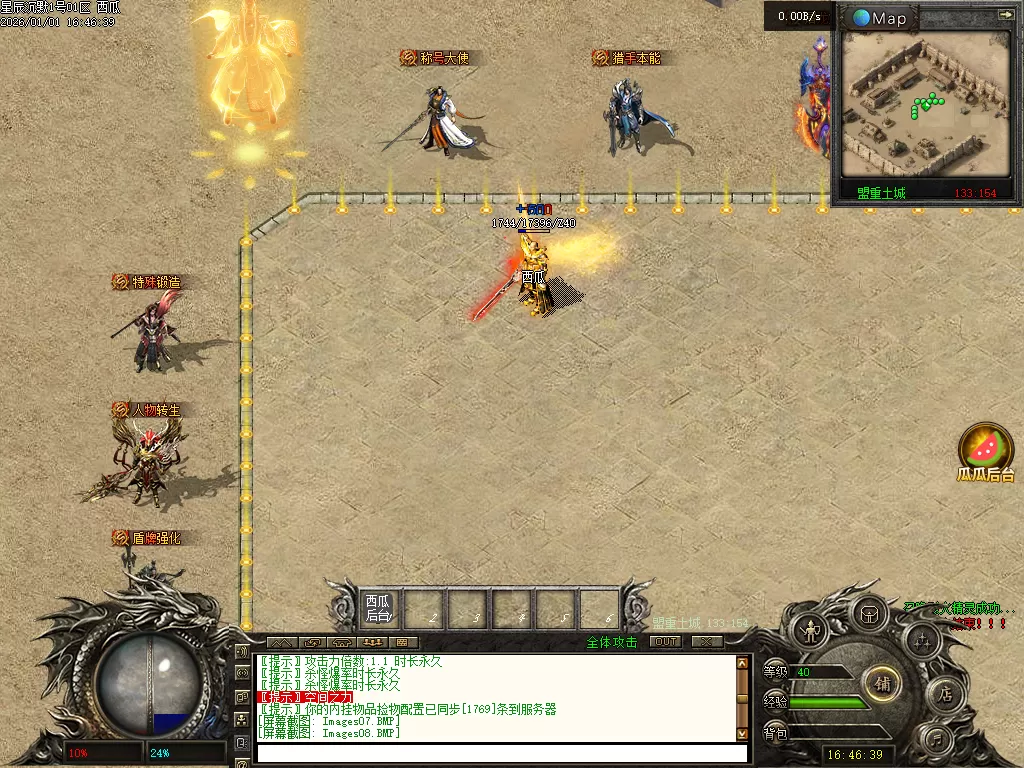Click the chat log's scroll-down arrow
The image size is (1024, 768).
(742, 732)
